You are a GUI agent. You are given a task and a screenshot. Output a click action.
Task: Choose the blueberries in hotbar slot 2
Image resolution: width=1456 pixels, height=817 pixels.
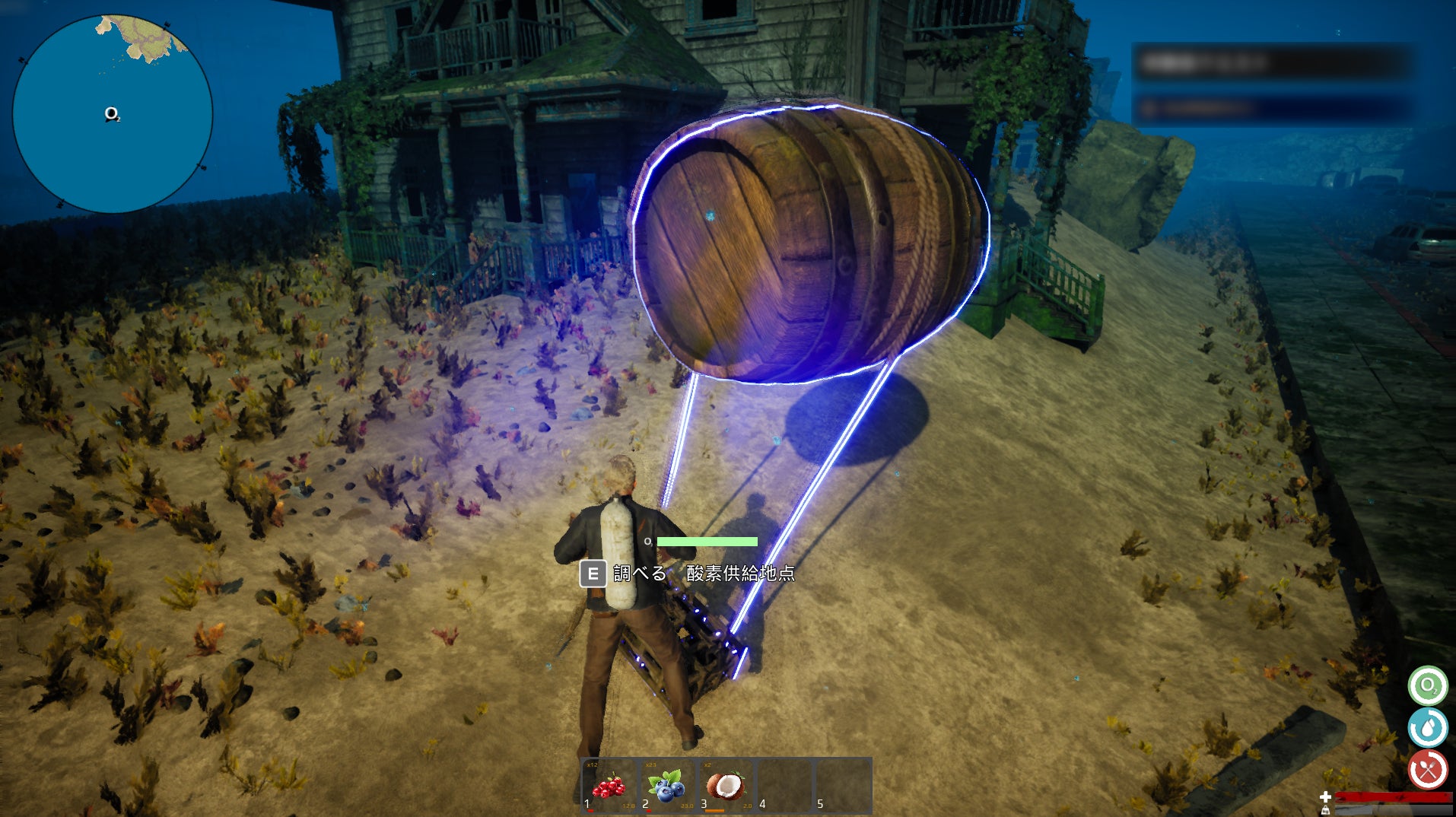pos(666,786)
